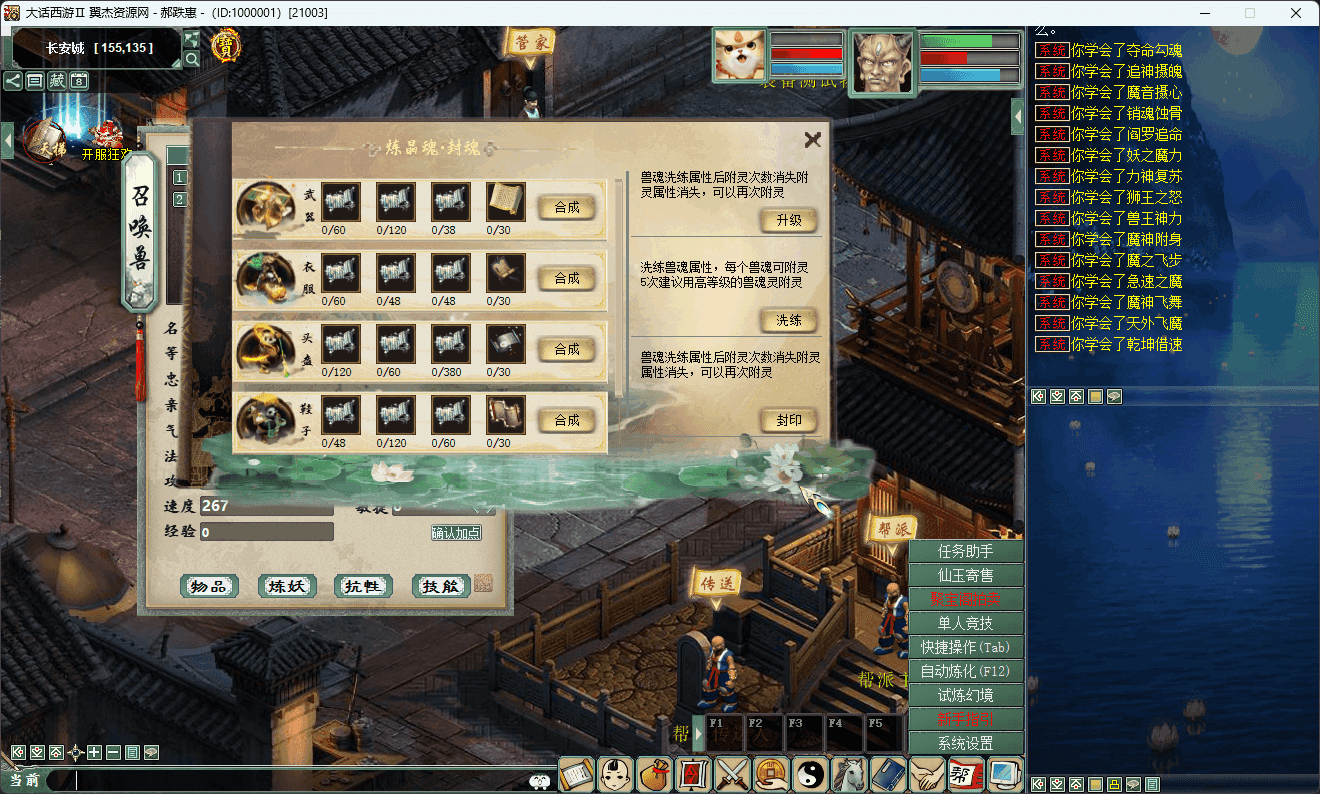The width and height of the screenshot is (1320, 794).
Task: Switch to the 炼妖 tab
Action: coord(287,586)
